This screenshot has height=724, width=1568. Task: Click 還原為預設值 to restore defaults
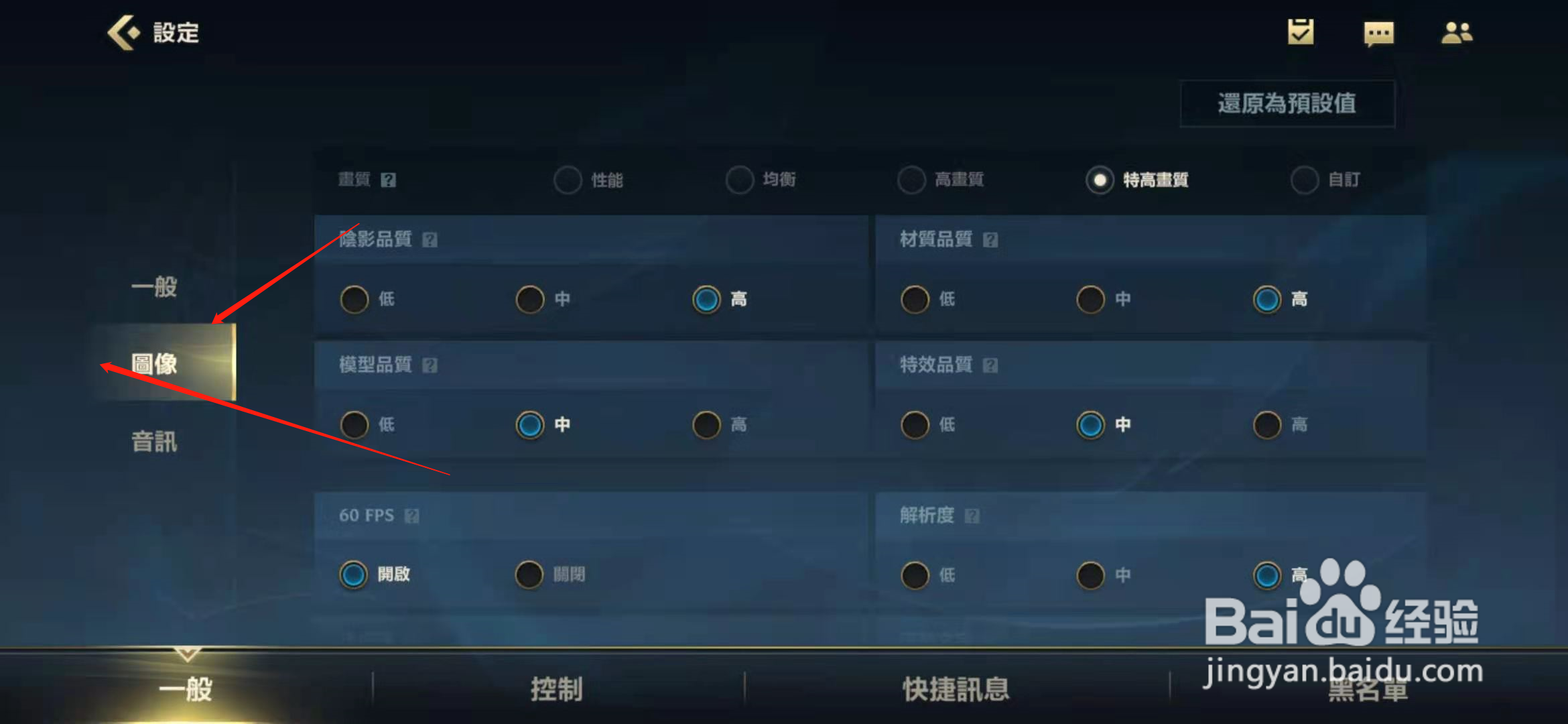click(x=1287, y=105)
